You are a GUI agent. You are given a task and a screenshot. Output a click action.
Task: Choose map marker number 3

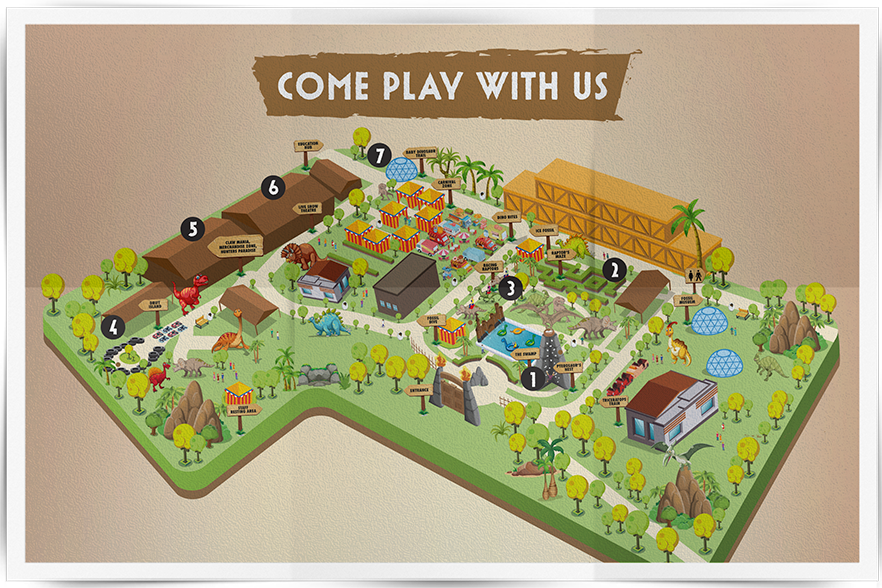tap(511, 288)
